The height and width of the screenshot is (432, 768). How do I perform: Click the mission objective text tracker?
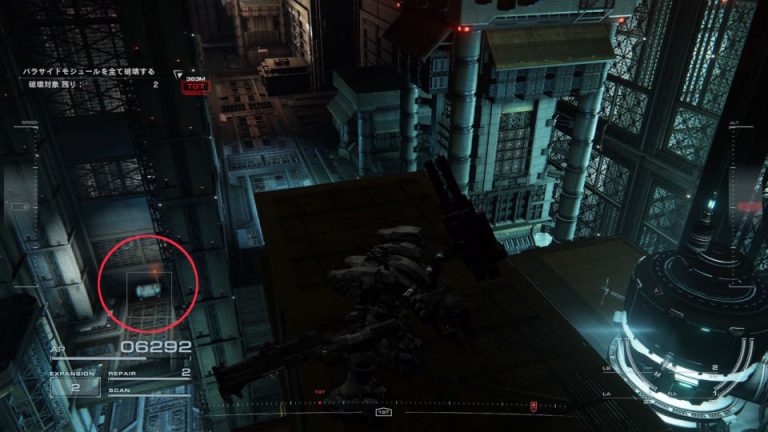click(90, 72)
